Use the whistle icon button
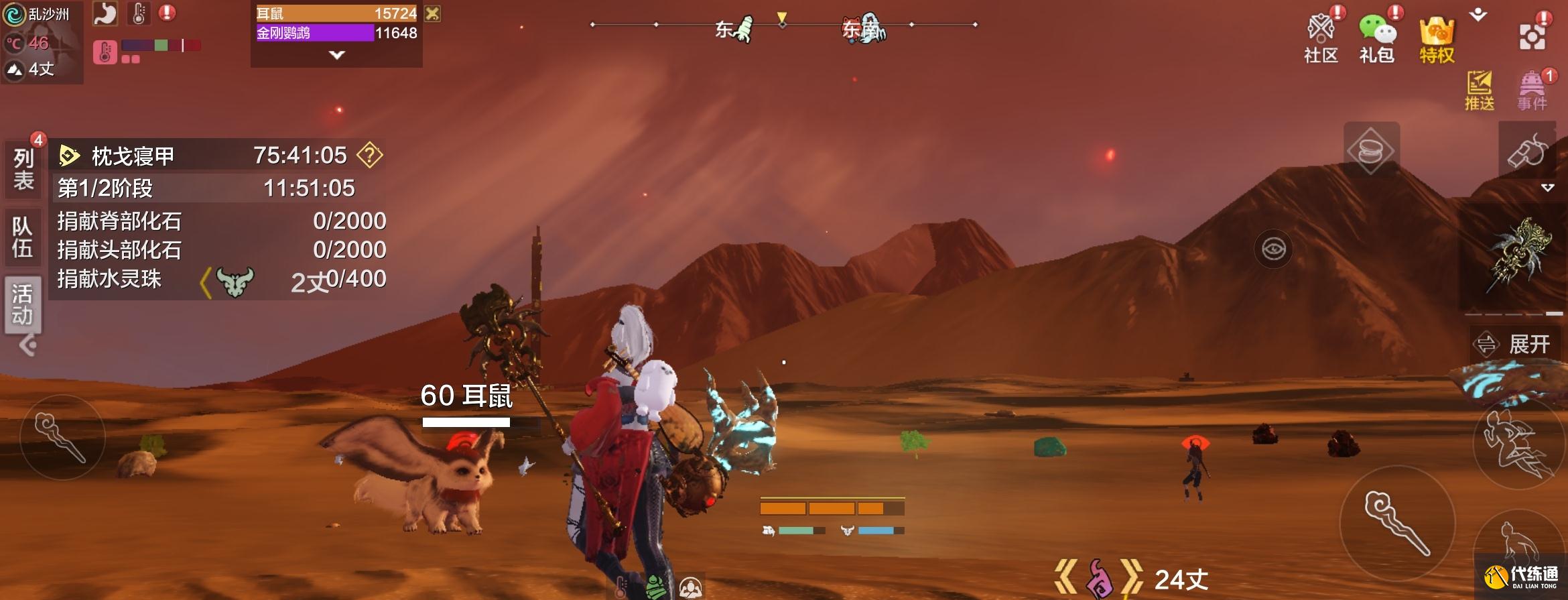The width and height of the screenshot is (1568, 600). click(1527, 150)
